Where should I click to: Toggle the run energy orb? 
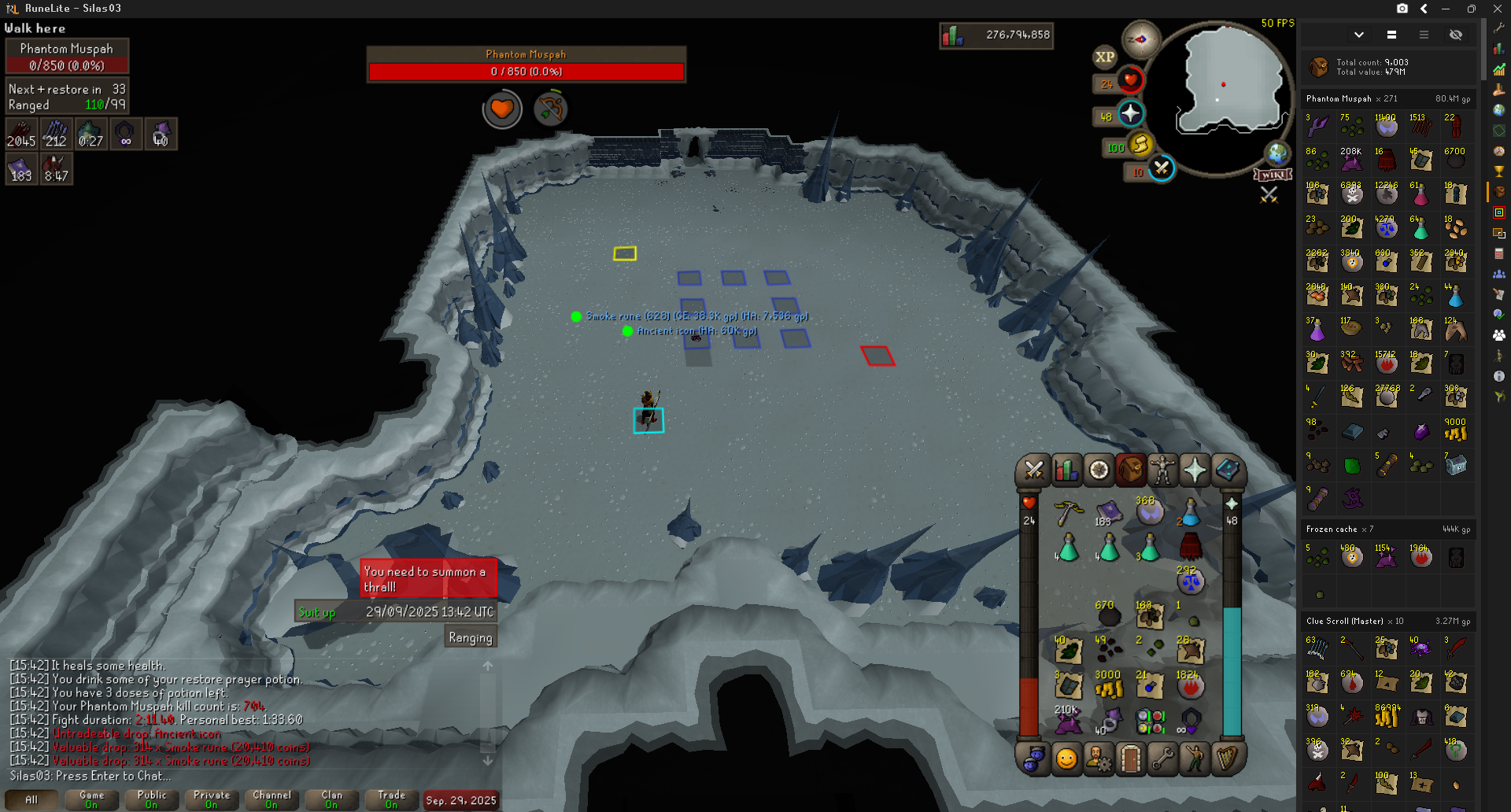[x=1140, y=144]
